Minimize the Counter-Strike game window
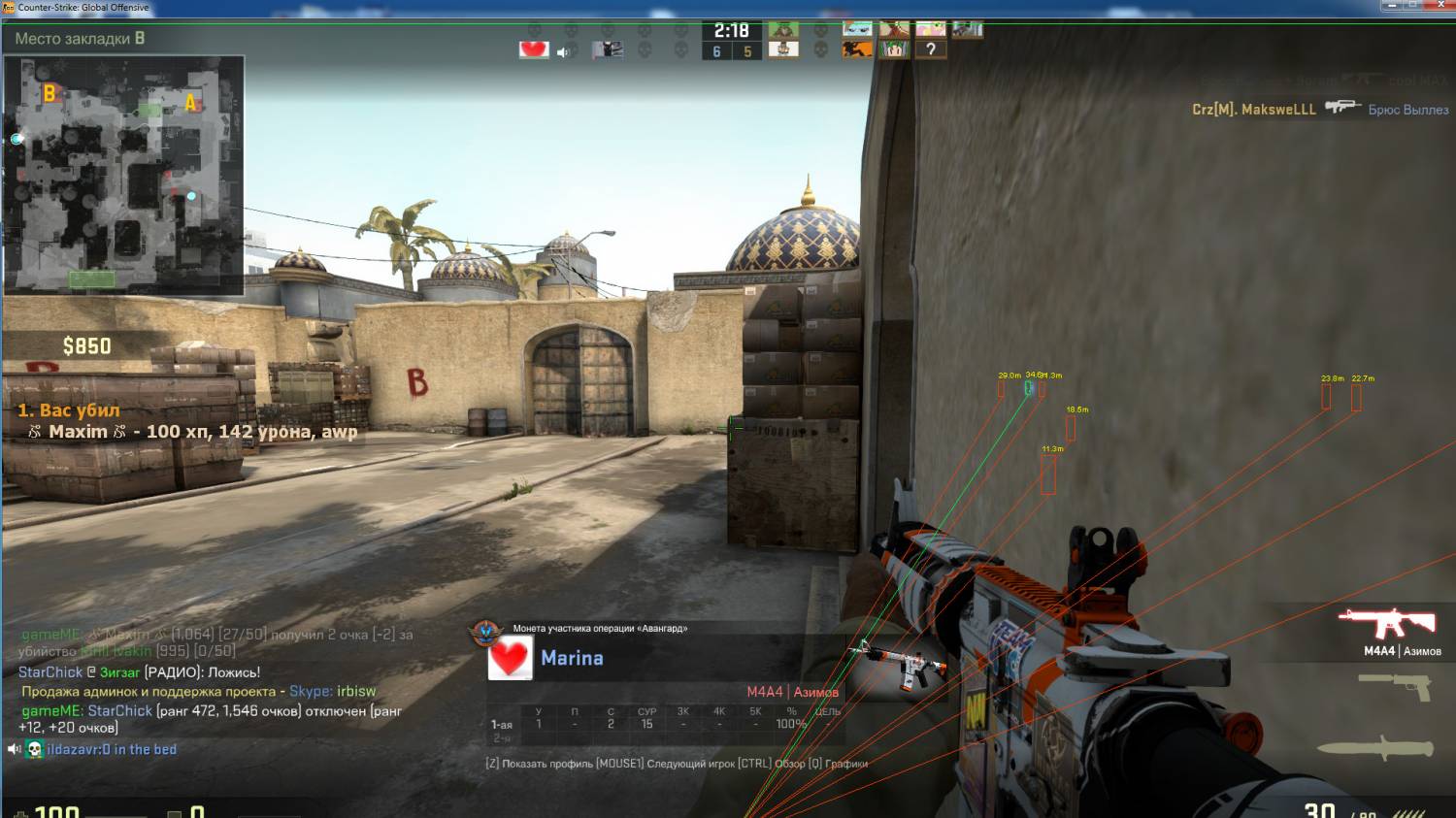The height and width of the screenshot is (818, 1456). (x=1391, y=6)
